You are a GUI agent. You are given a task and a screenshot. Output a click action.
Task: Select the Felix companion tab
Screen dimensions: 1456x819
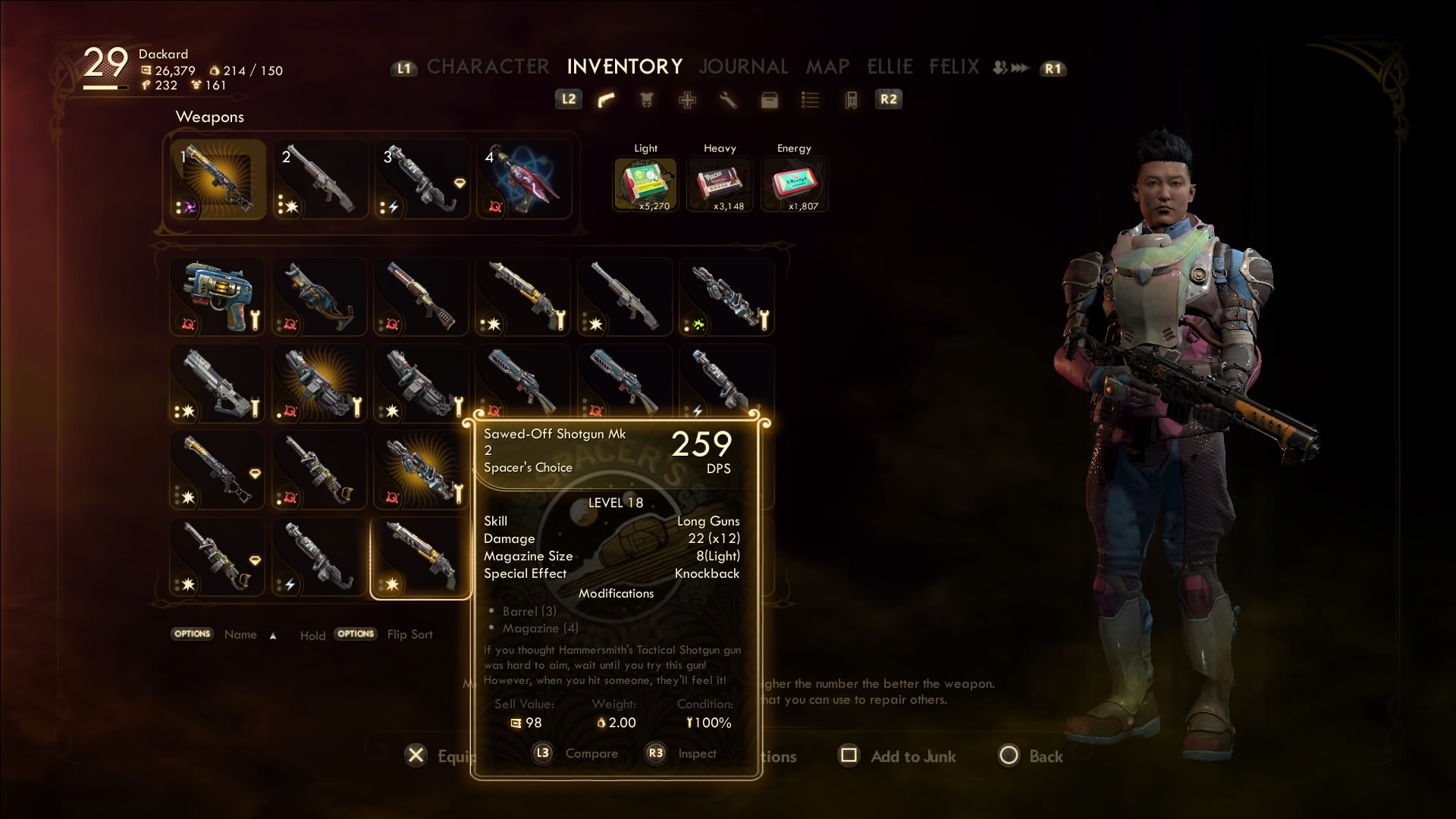point(954,67)
